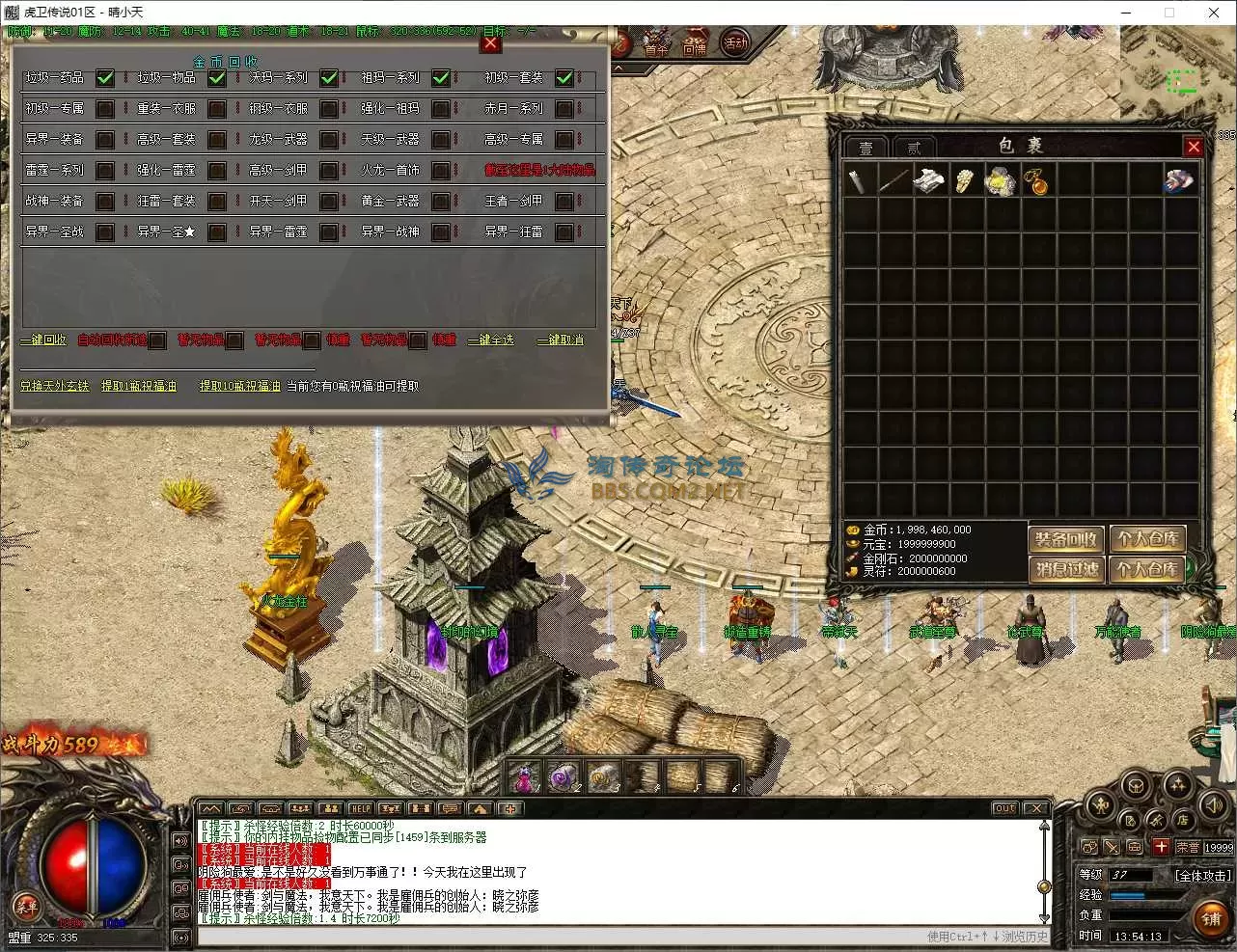
Task: Enable the 赤月-系列 recycle checkbox
Action: tap(564, 108)
